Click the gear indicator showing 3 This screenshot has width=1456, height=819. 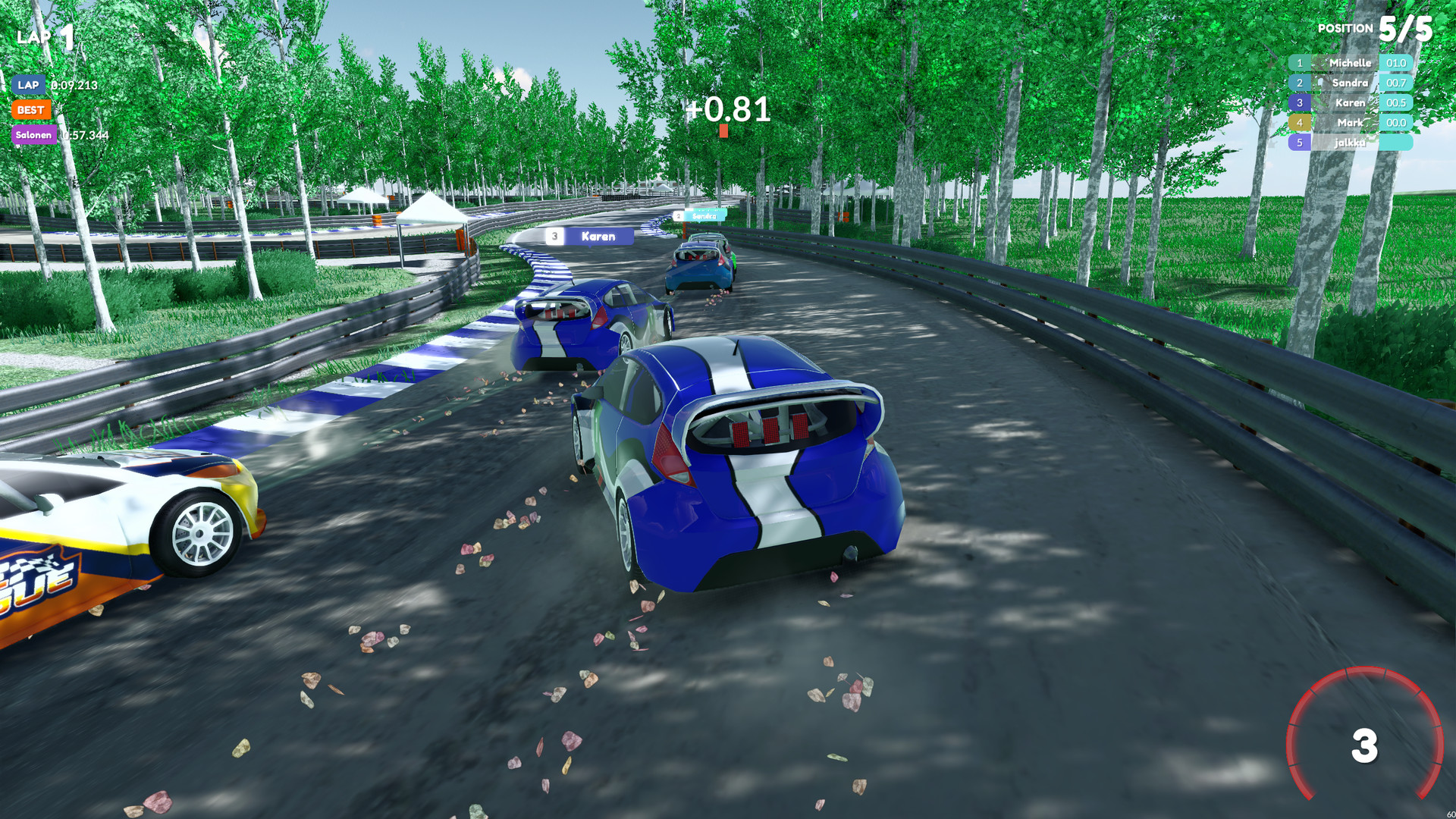1367,747
